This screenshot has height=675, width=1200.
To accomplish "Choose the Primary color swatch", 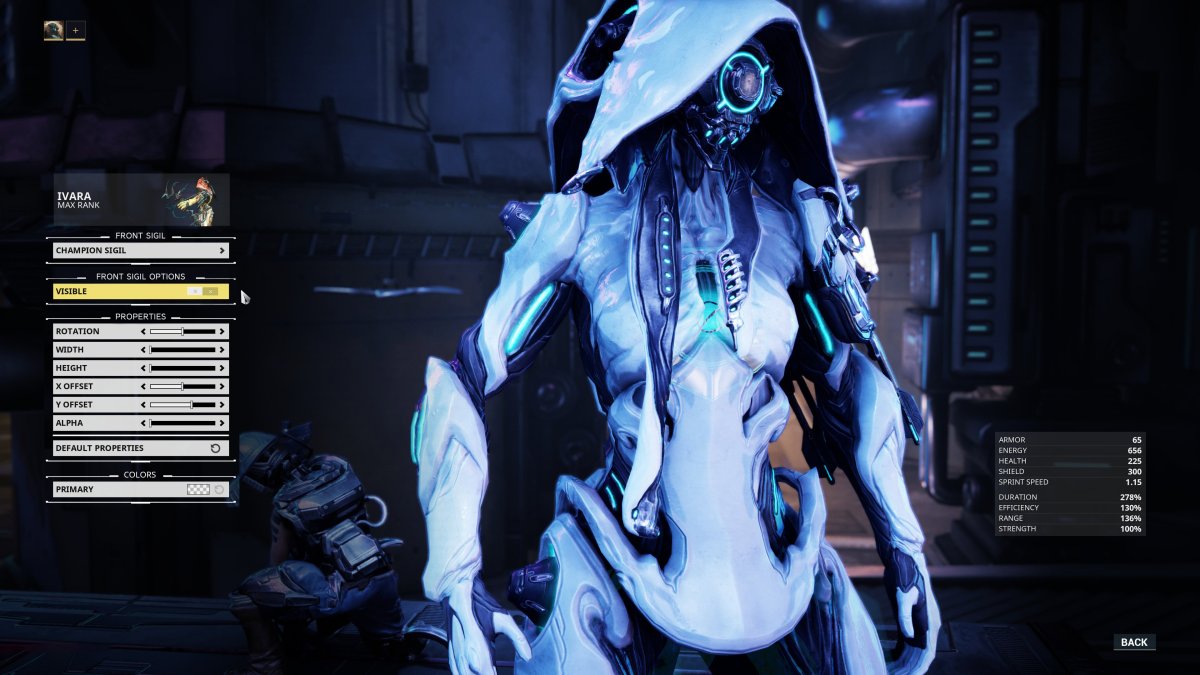I will pyautogui.click(x=199, y=489).
